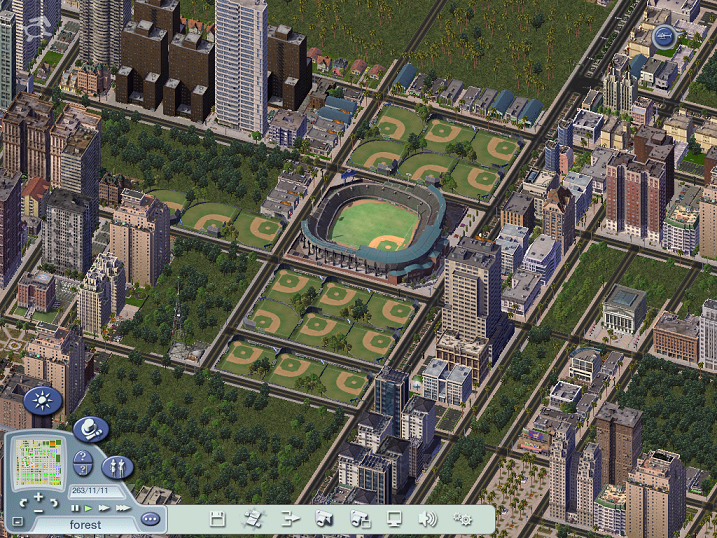This screenshot has height=538, width=717.
Task: Zoom out with the minus button
Action: pyautogui.click(x=39, y=511)
